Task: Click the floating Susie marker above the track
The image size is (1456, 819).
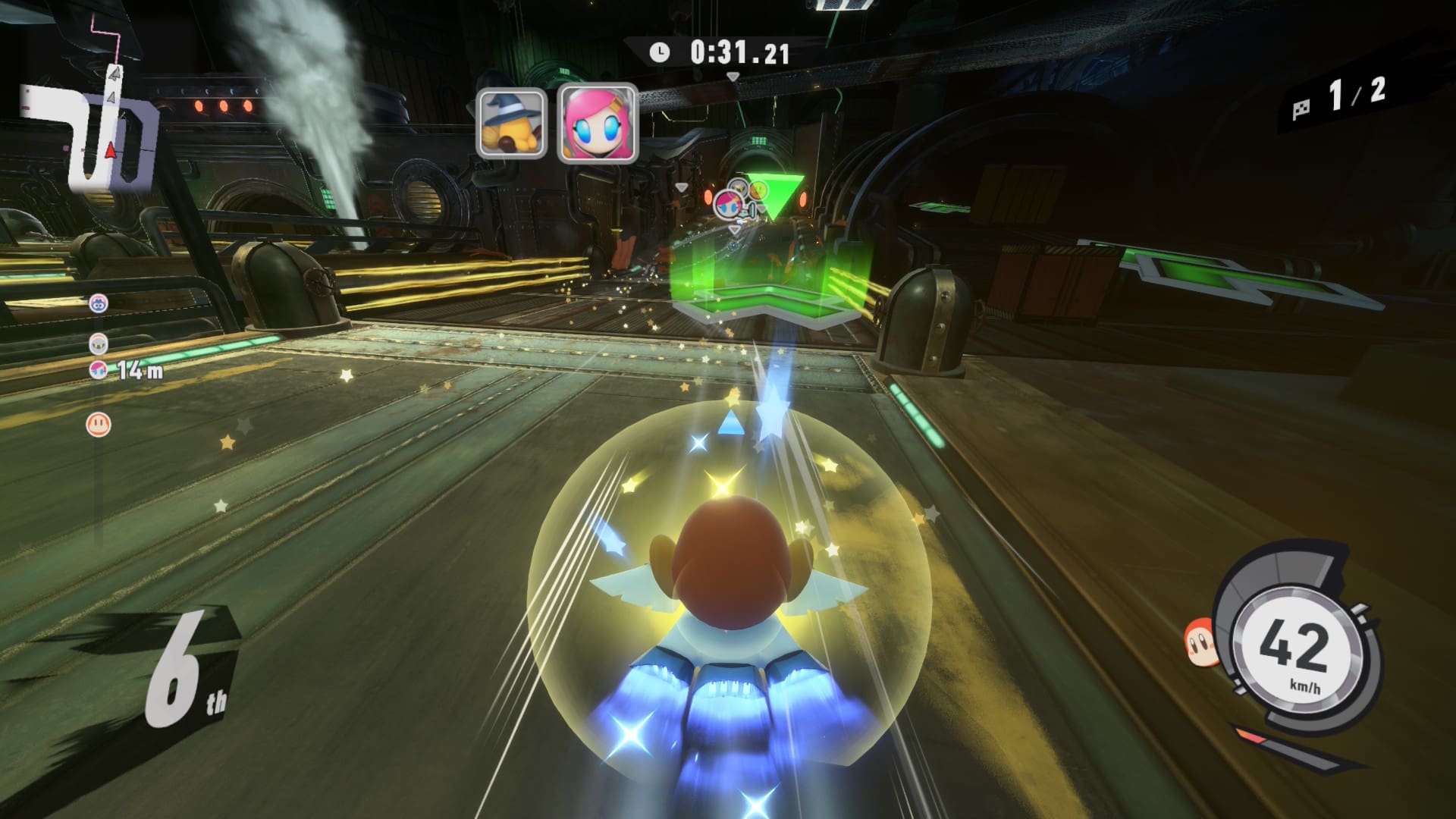Action: click(727, 204)
